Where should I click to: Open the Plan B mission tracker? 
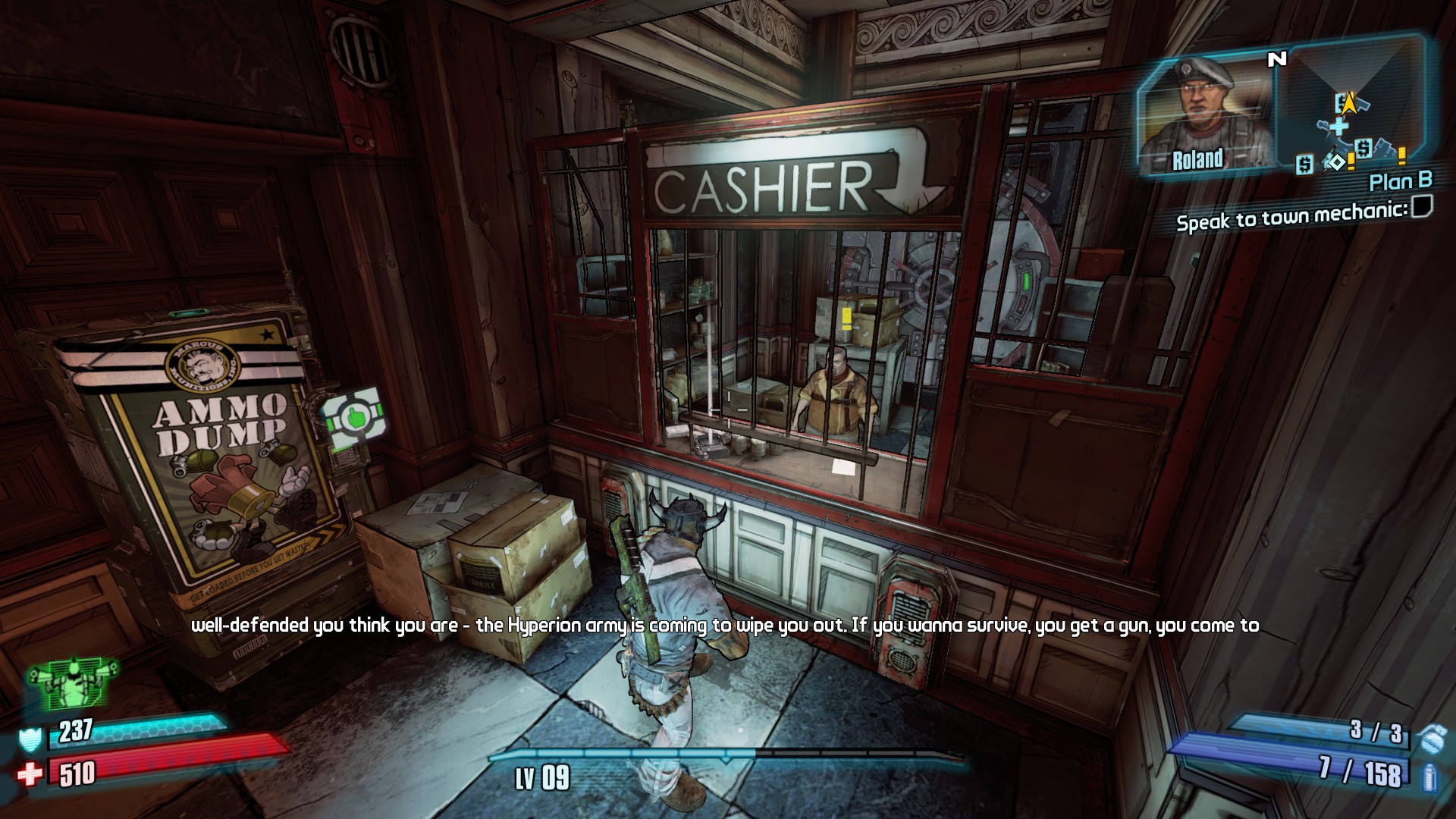point(1400,182)
